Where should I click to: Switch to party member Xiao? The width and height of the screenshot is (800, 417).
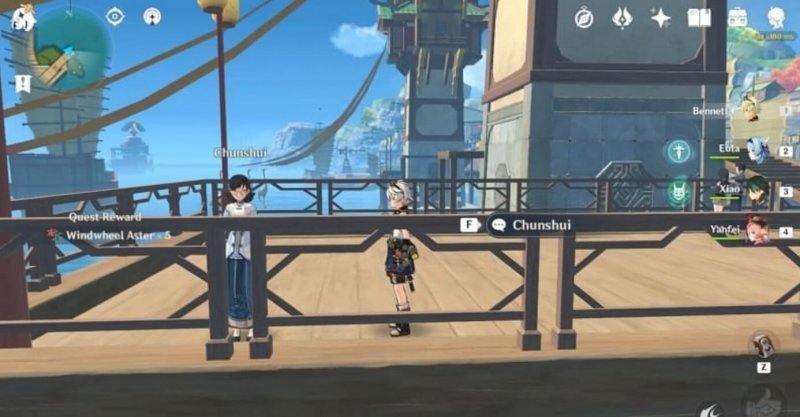pos(756,190)
